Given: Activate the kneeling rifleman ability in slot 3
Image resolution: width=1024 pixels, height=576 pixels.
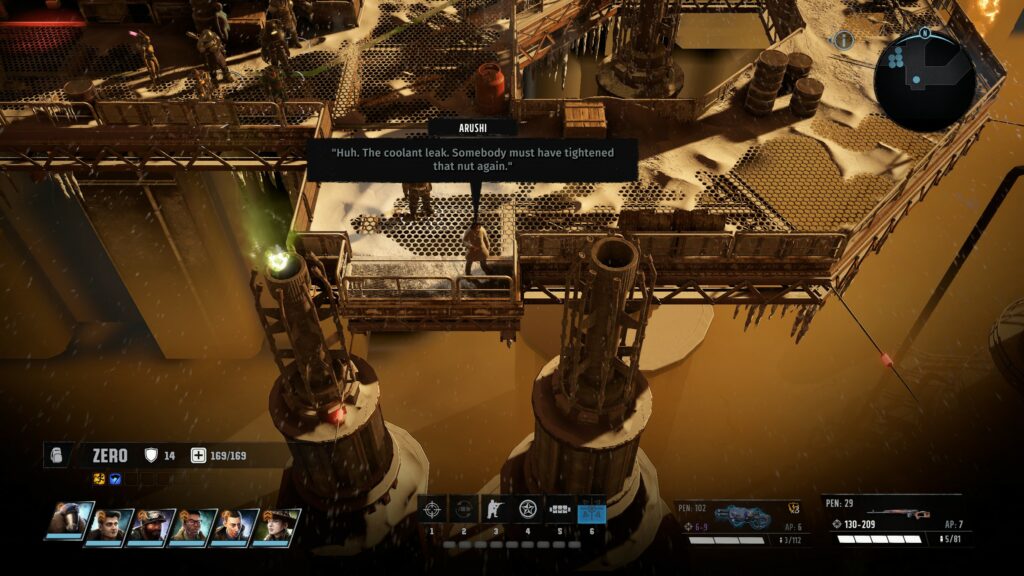Looking at the screenshot, I should 495,510.
